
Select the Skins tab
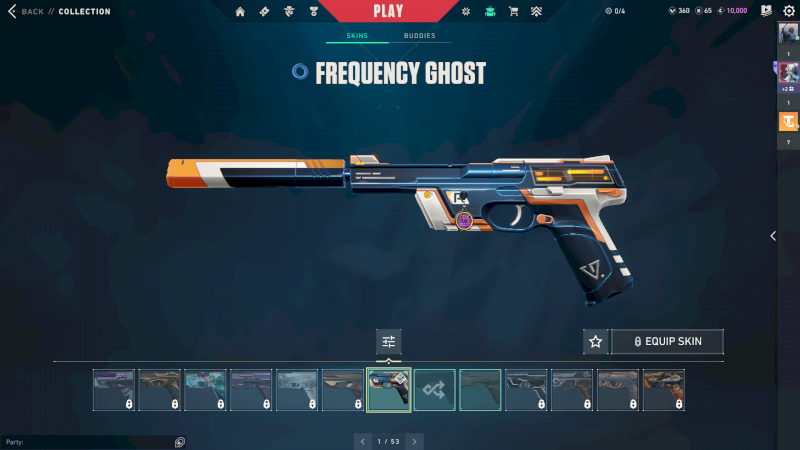[x=357, y=36]
